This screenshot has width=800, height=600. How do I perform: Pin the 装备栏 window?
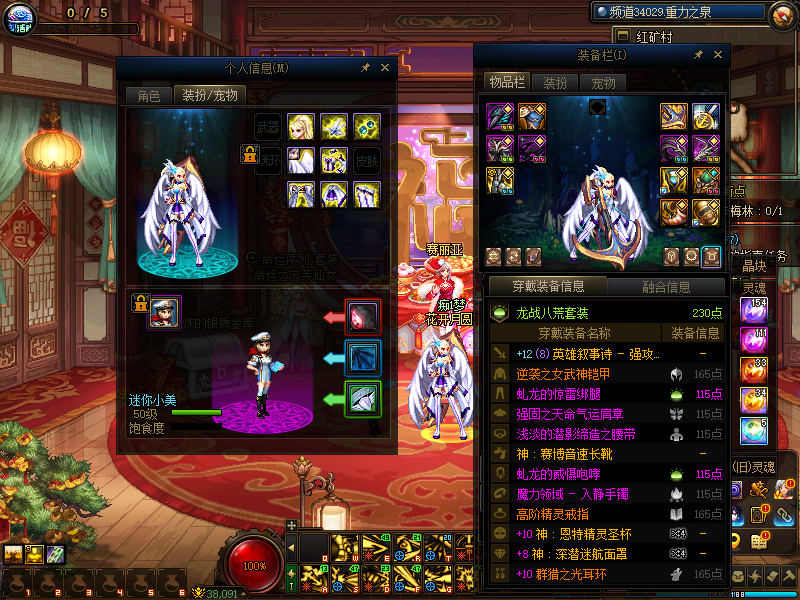point(699,55)
